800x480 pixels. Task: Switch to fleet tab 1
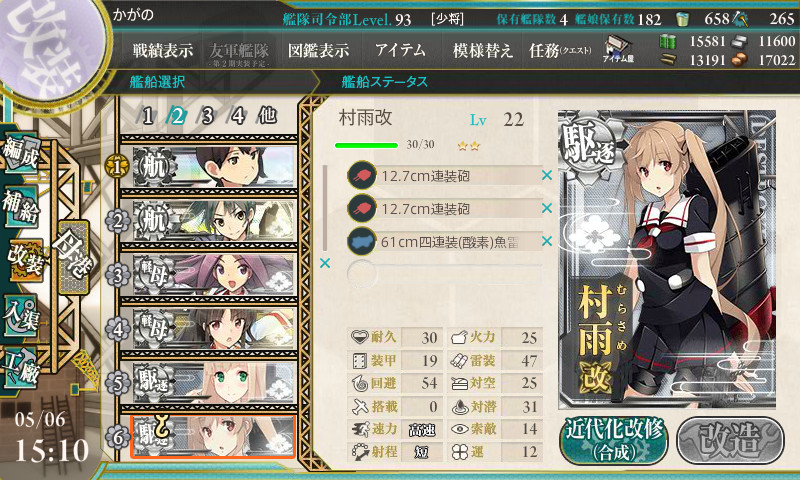(148, 115)
